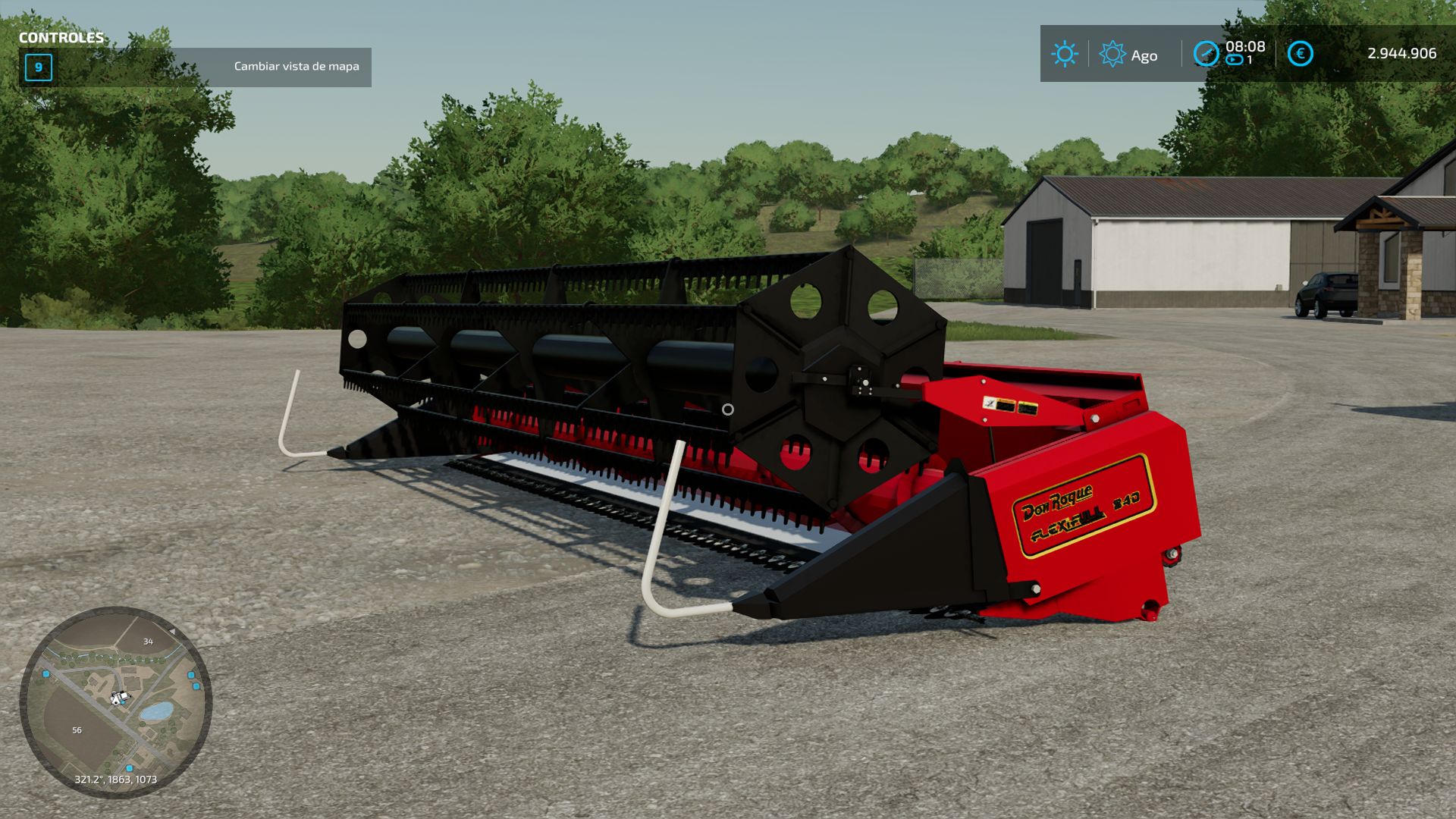Image resolution: width=1456 pixels, height=819 pixels.
Task: Click the time display "08:08"
Action: [1244, 45]
